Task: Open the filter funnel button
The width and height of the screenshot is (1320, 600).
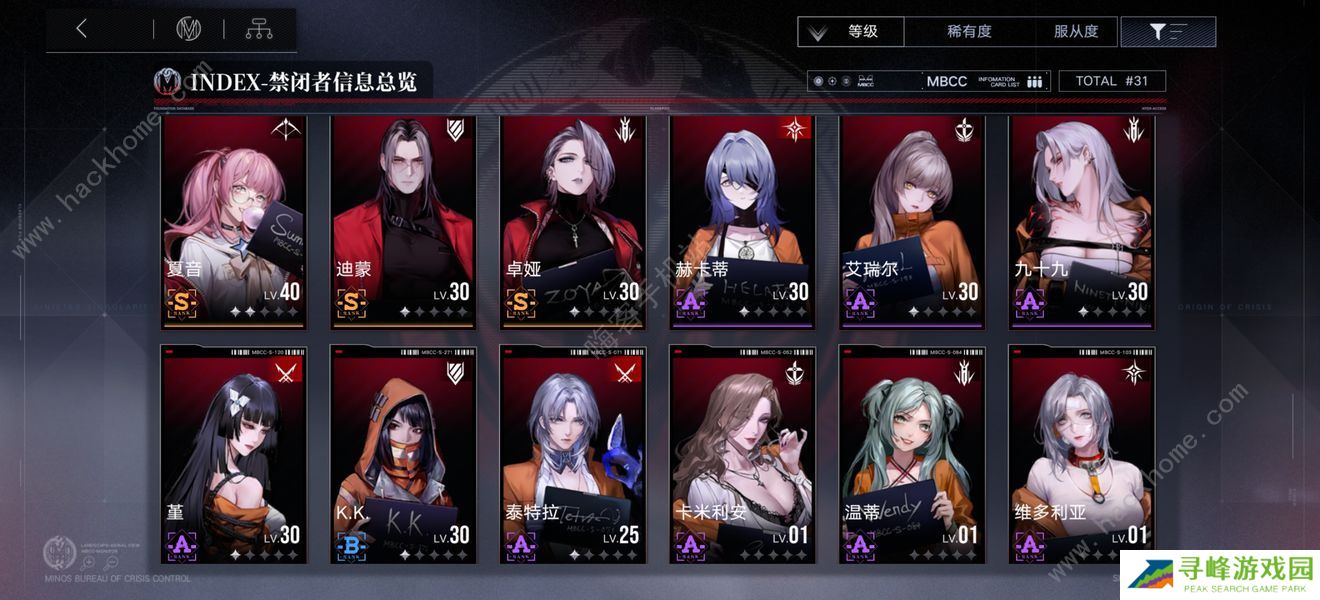Action: point(1167,32)
